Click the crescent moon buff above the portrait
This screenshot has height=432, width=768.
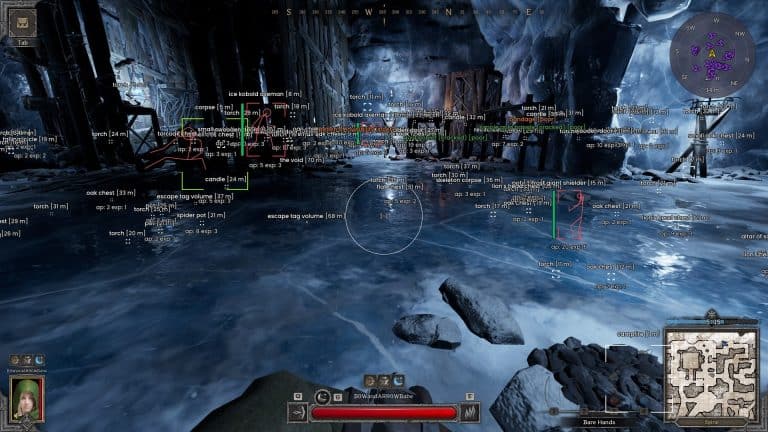(39, 359)
